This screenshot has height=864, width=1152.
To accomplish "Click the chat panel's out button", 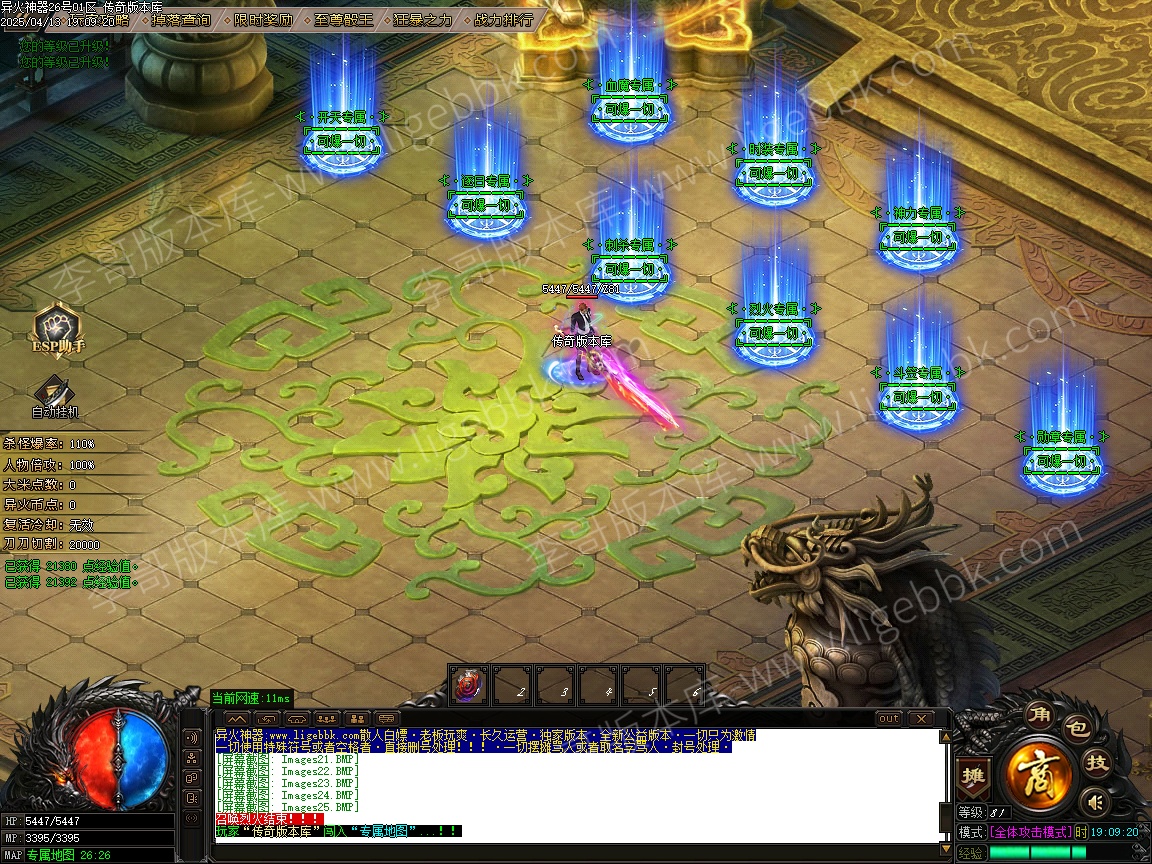I will [x=888, y=719].
